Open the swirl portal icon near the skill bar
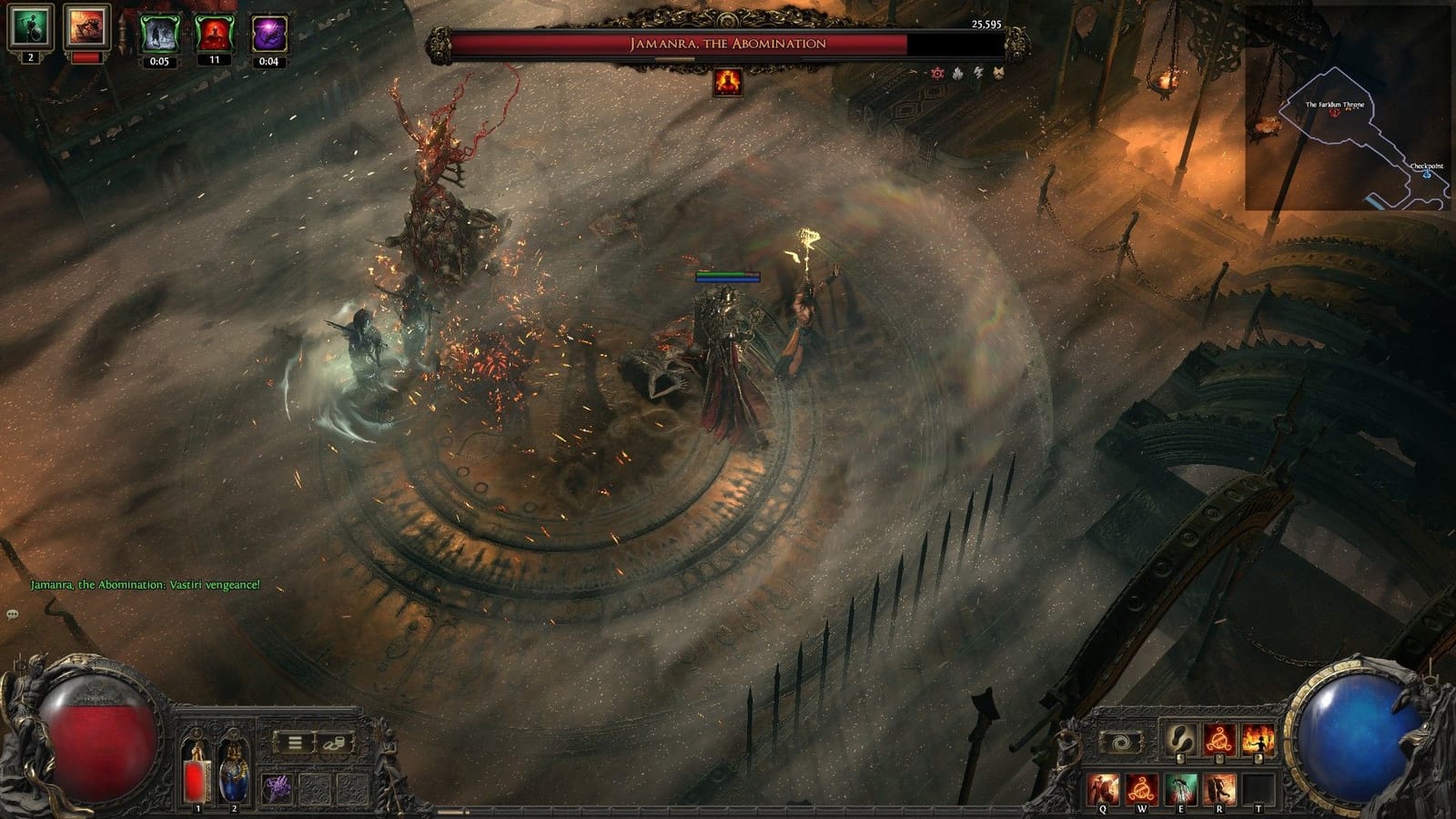 pos(1120,743)
